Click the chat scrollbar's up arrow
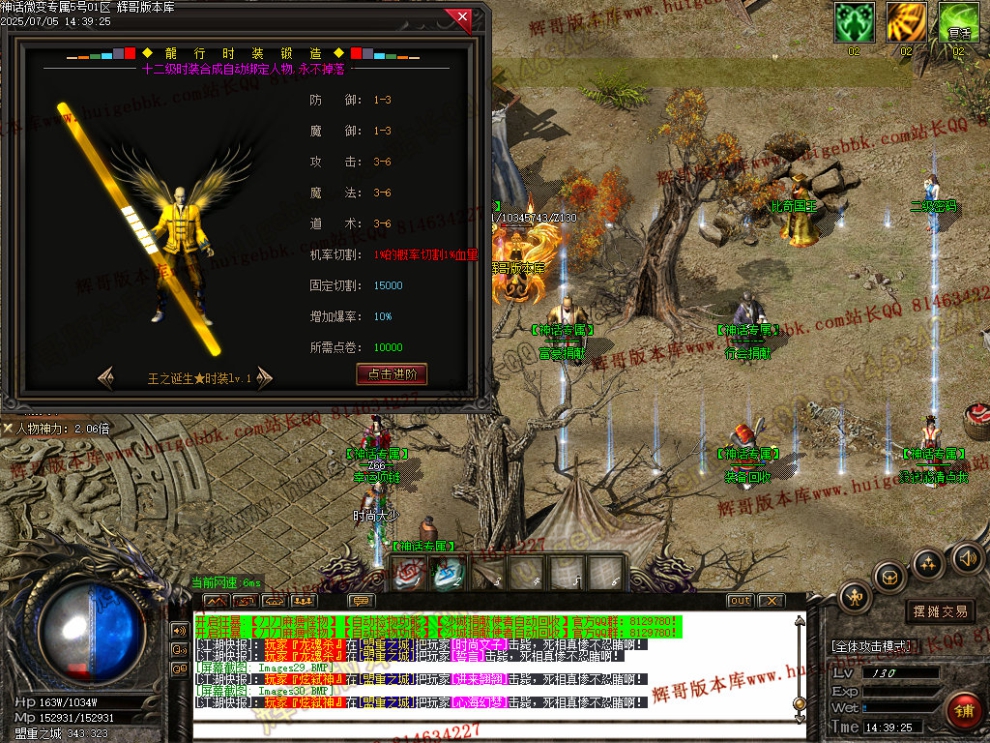 pyautogui.click(x=799, y=620)
